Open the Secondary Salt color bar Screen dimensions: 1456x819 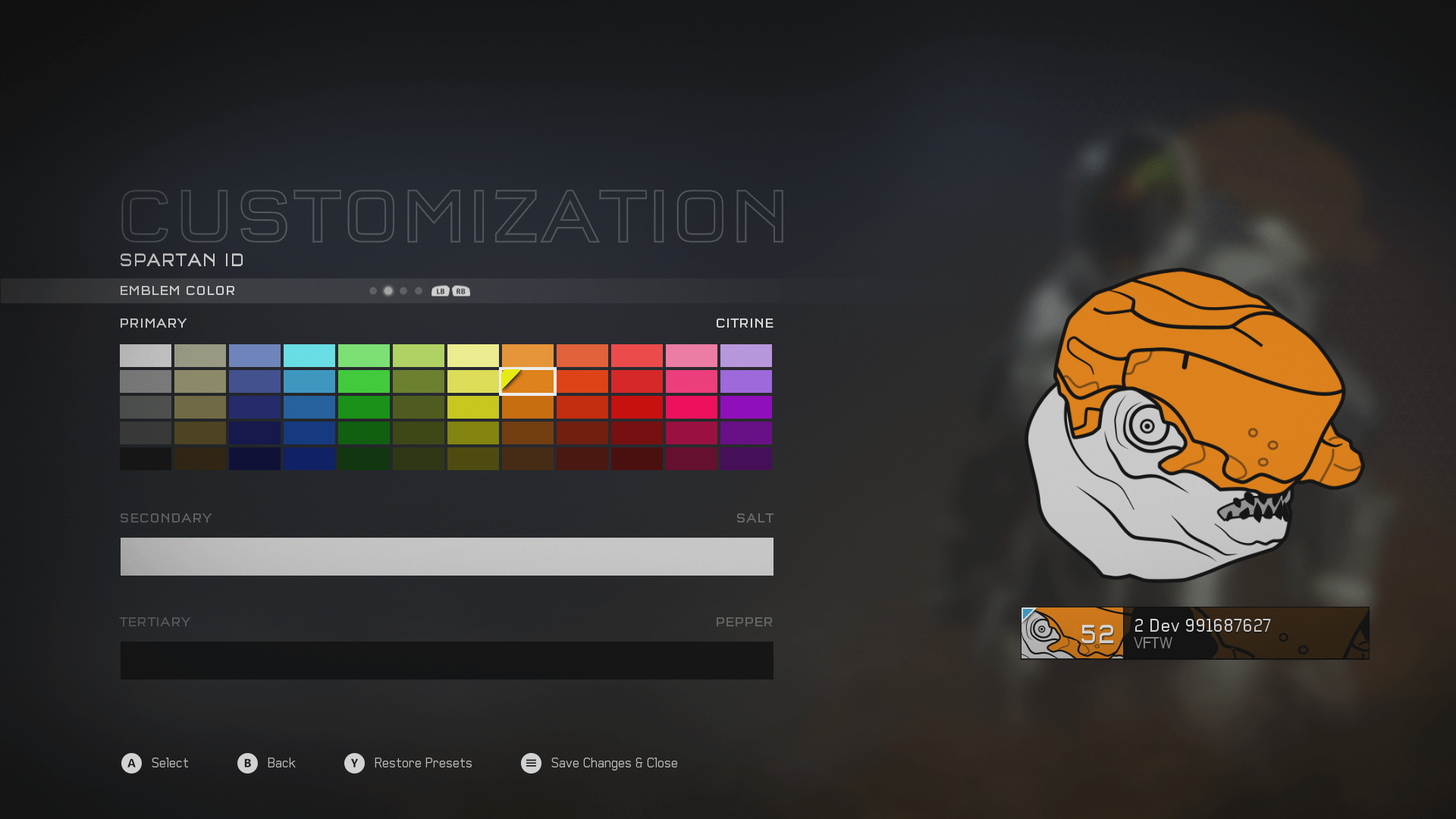click(447, 557)
